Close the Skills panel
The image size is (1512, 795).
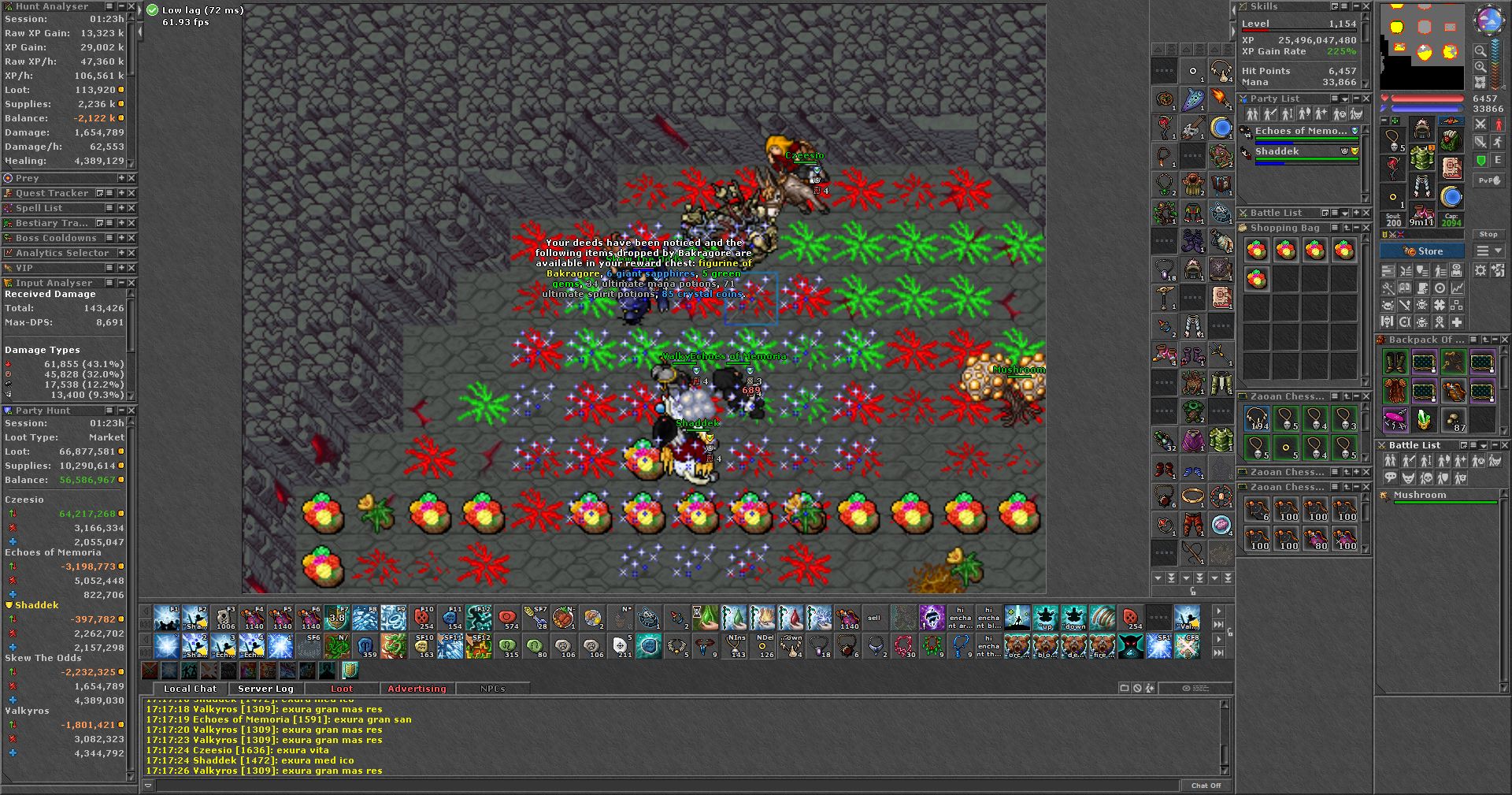click(1366, 6)
